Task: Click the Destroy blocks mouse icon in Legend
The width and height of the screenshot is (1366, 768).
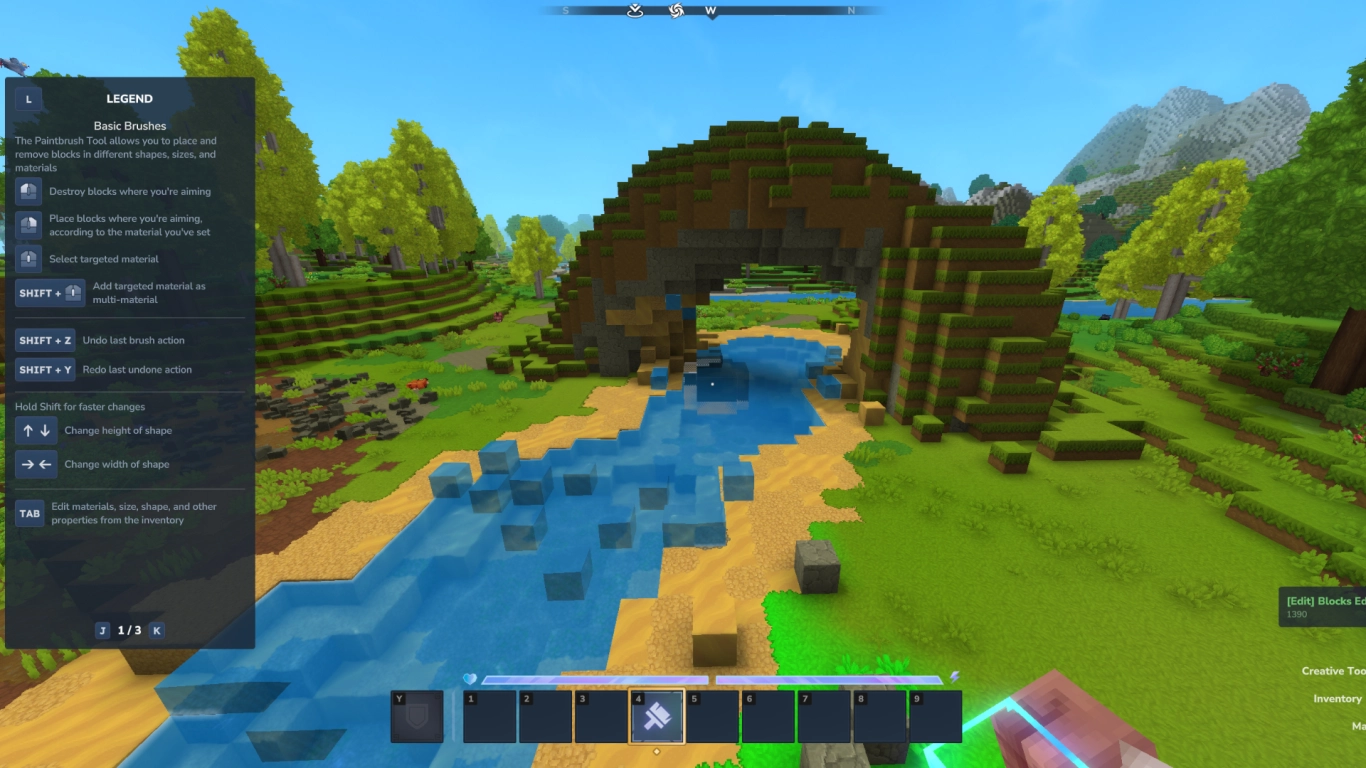Action: pyautogui.click(x=28, y=191)
